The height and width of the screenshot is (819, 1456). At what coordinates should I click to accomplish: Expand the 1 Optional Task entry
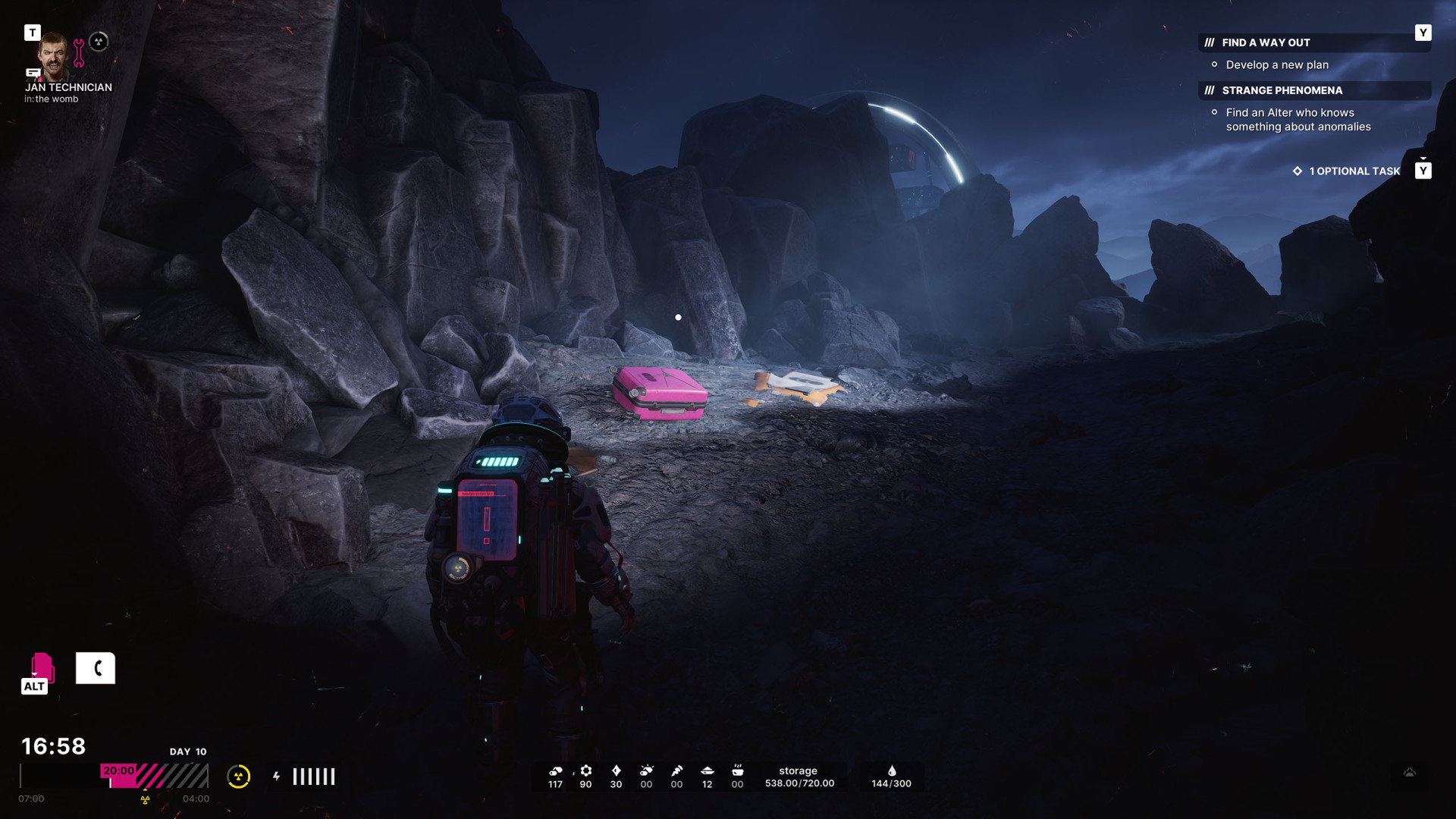1354,171
